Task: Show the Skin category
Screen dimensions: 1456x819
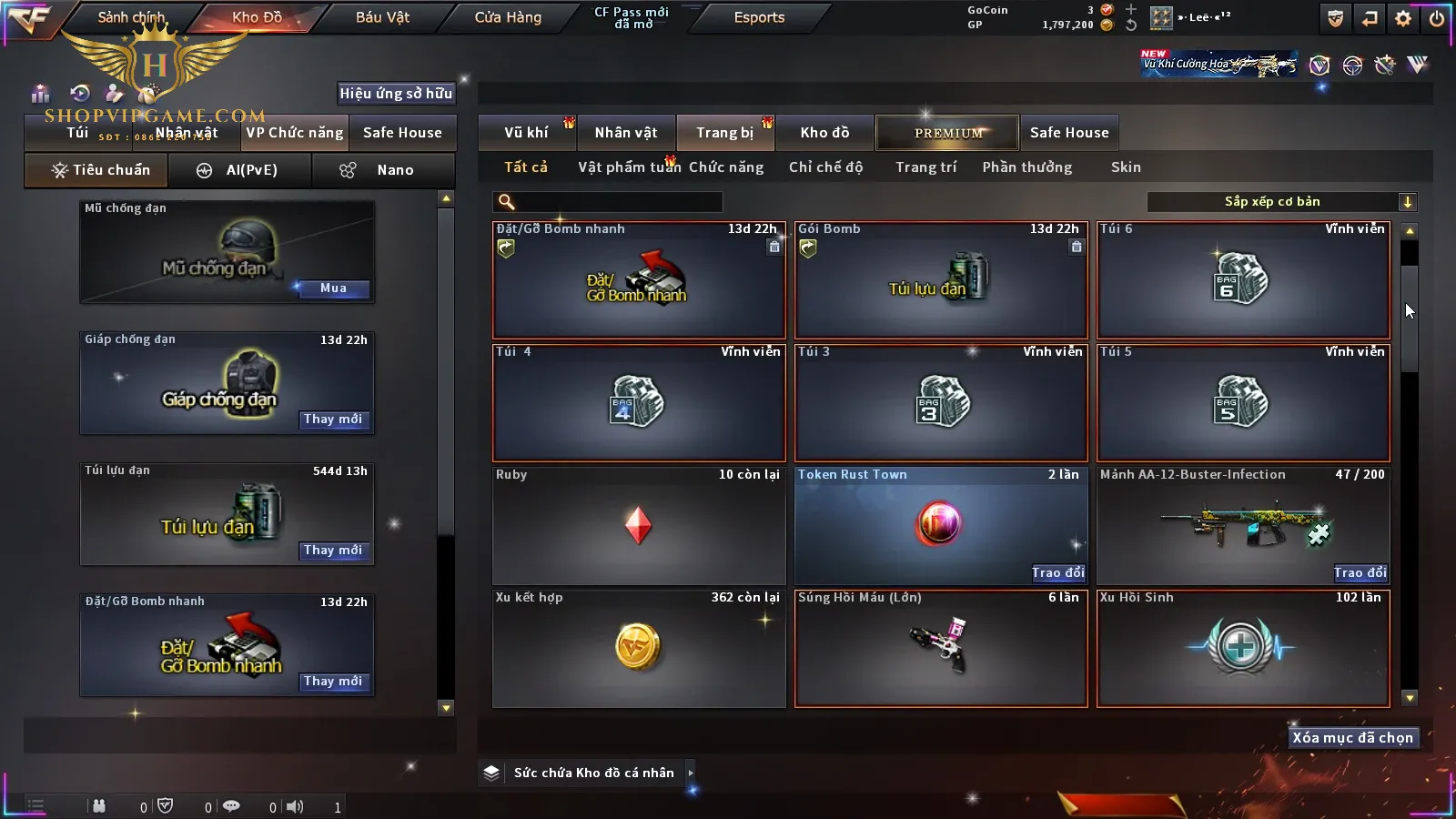Action: tap(1126, 167)
